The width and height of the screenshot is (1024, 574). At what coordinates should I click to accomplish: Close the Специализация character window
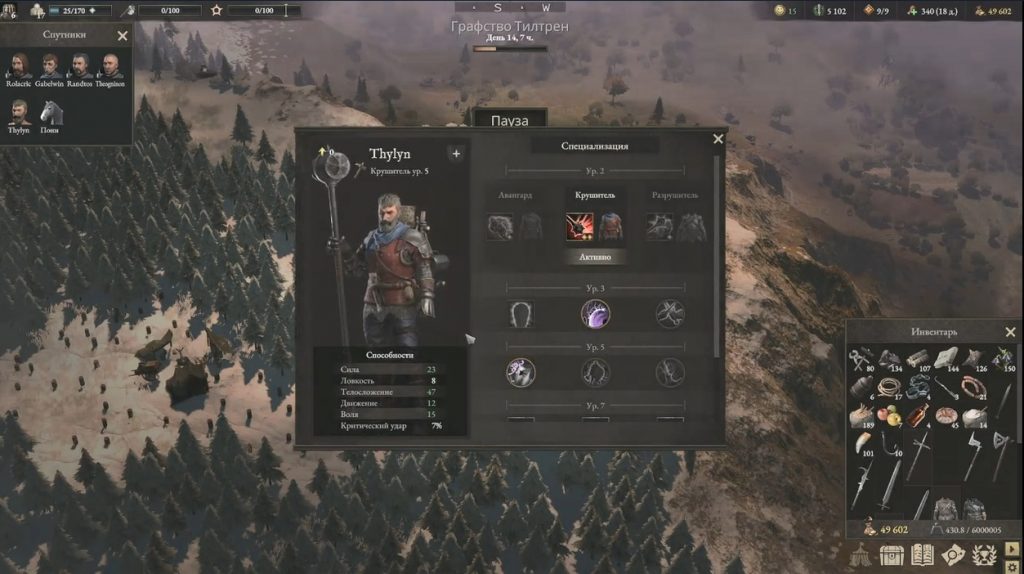click(x=717, y=140)
